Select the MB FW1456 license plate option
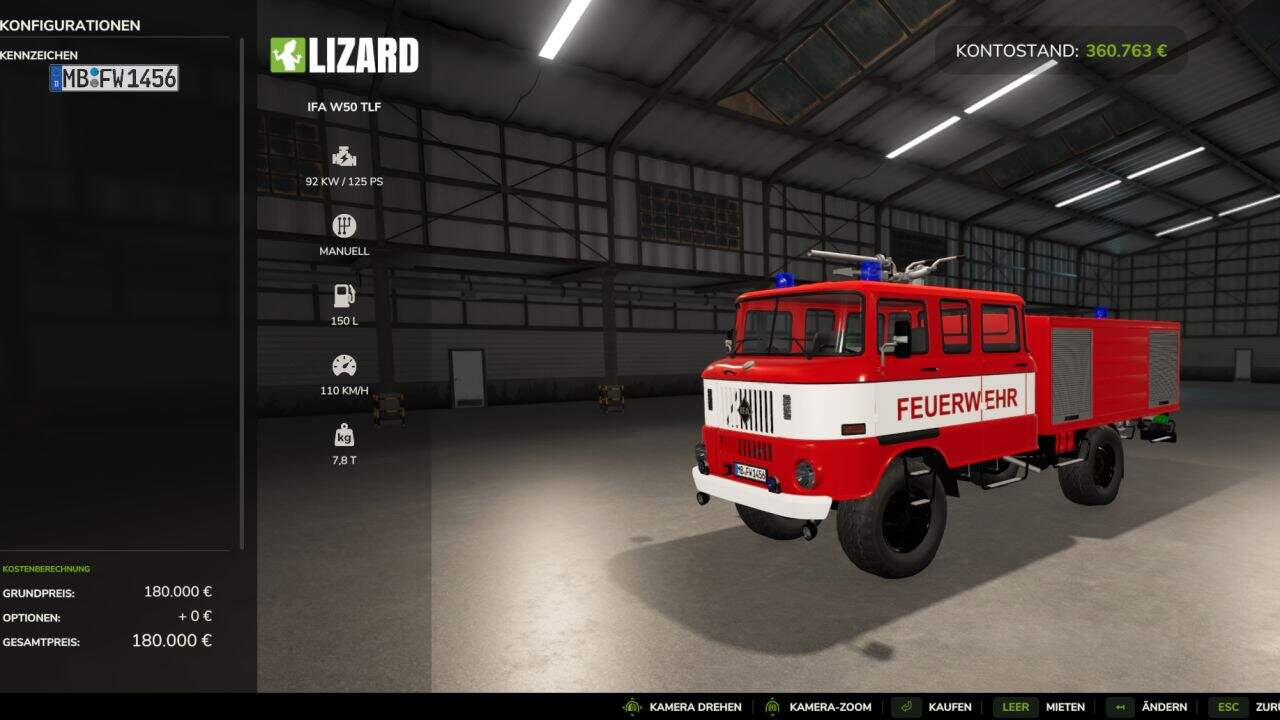Screen dimensions: 1280x720 [x=114, y=78]
